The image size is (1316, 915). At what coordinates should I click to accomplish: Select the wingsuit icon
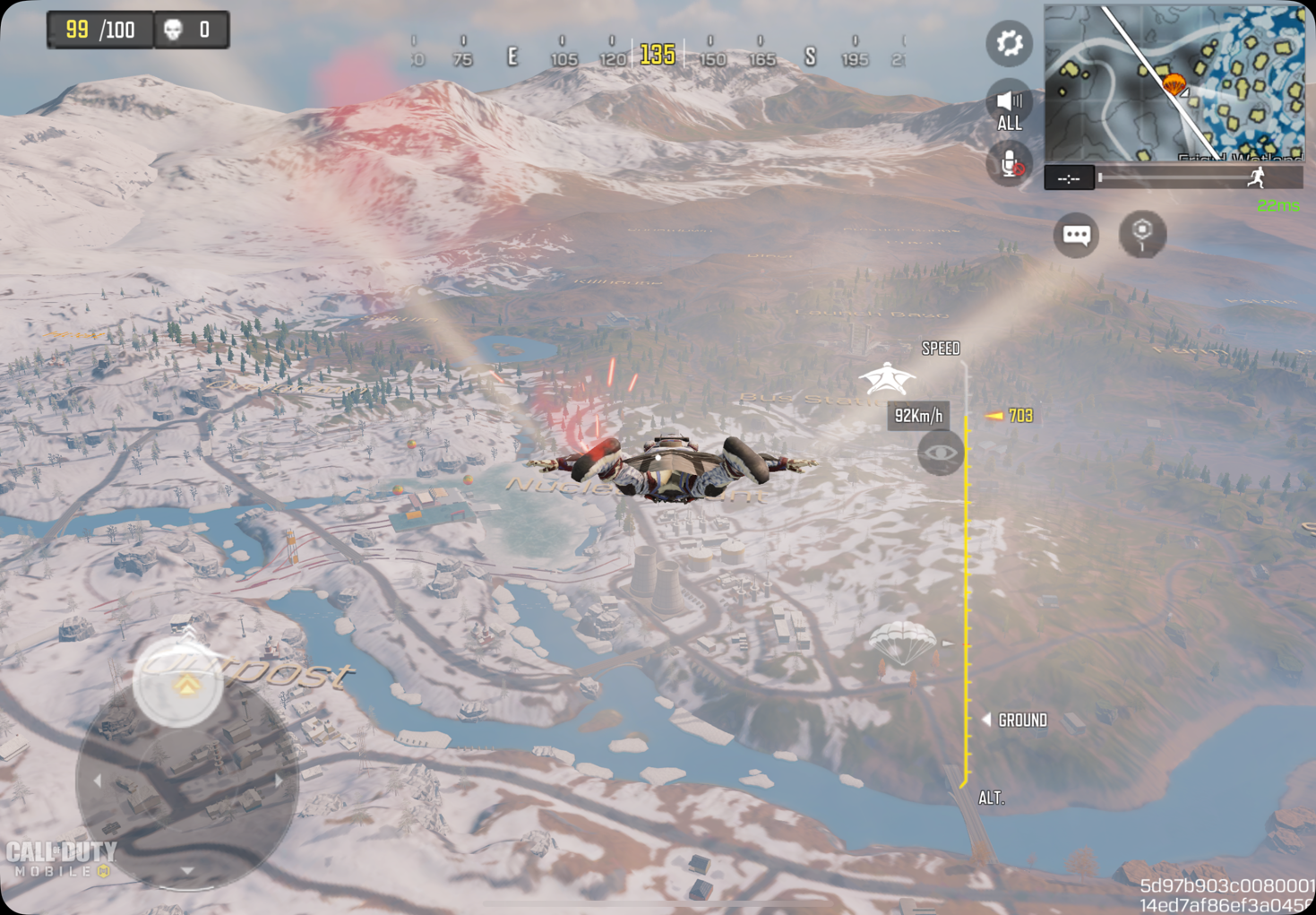(x=887, y=378)
